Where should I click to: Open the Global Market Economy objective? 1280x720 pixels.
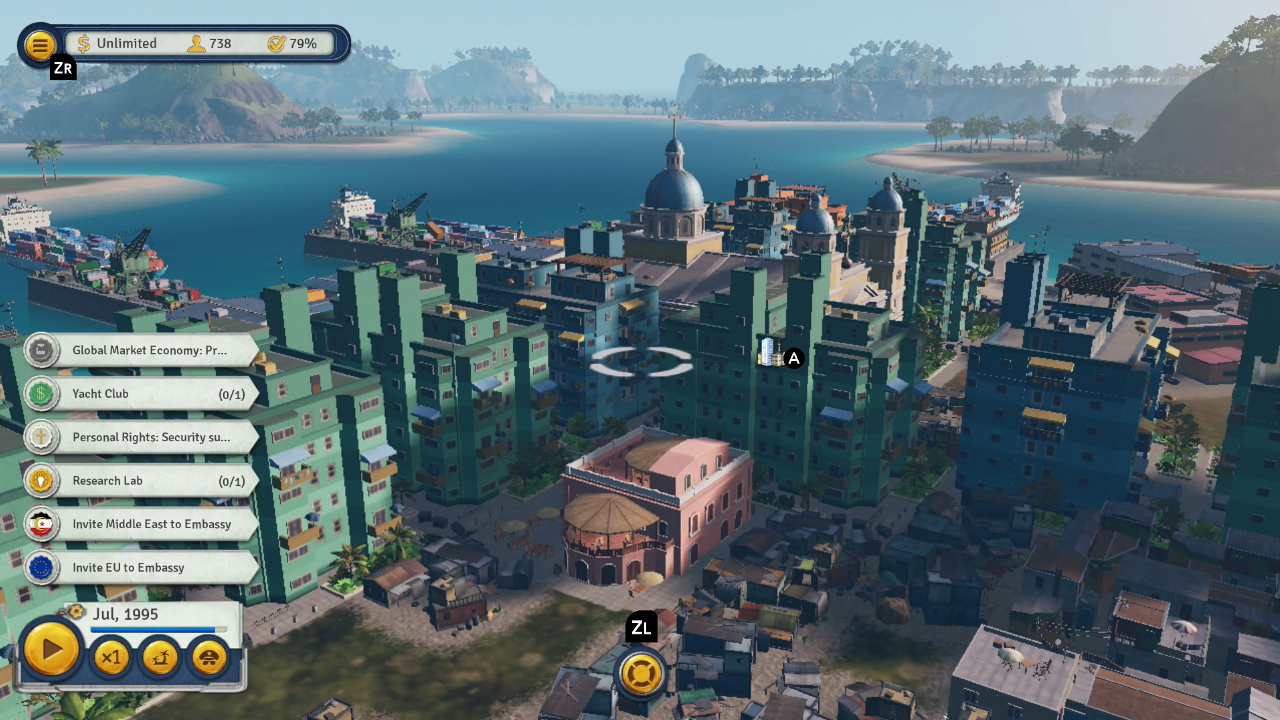coord(140,351)
